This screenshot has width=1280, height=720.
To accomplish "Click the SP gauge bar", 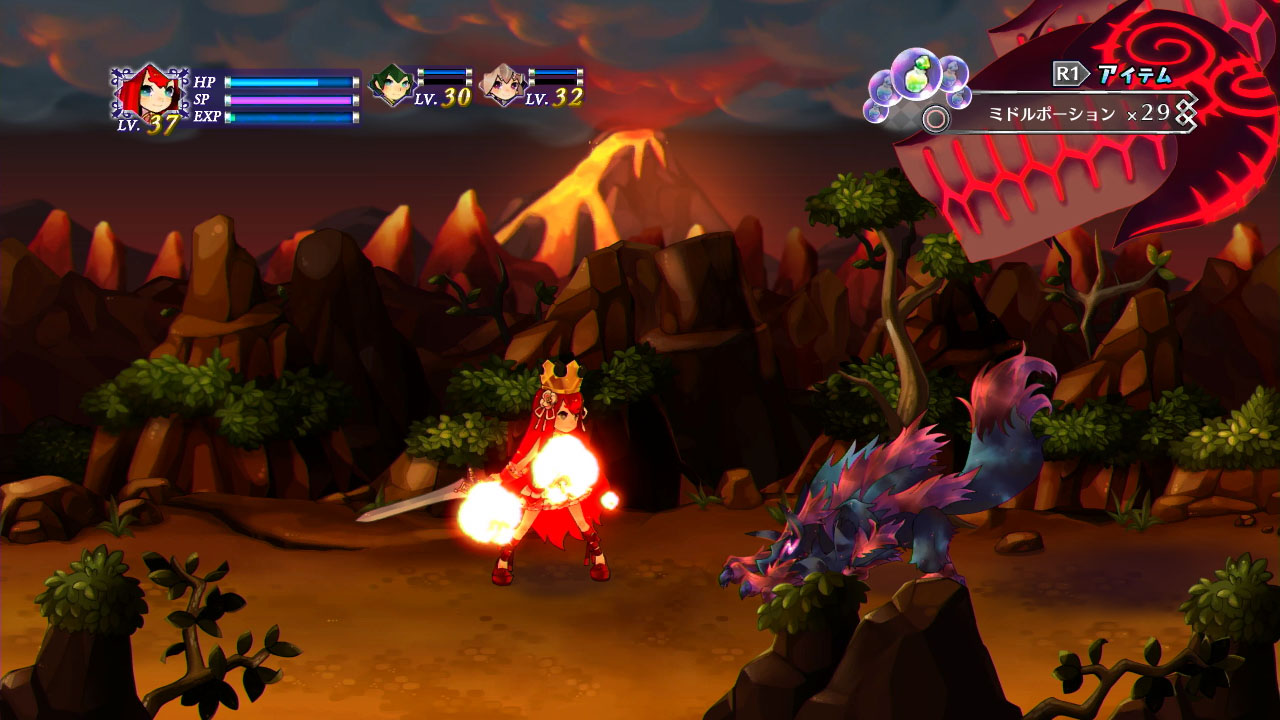I will pyautogui.click(x=290, y=100).
